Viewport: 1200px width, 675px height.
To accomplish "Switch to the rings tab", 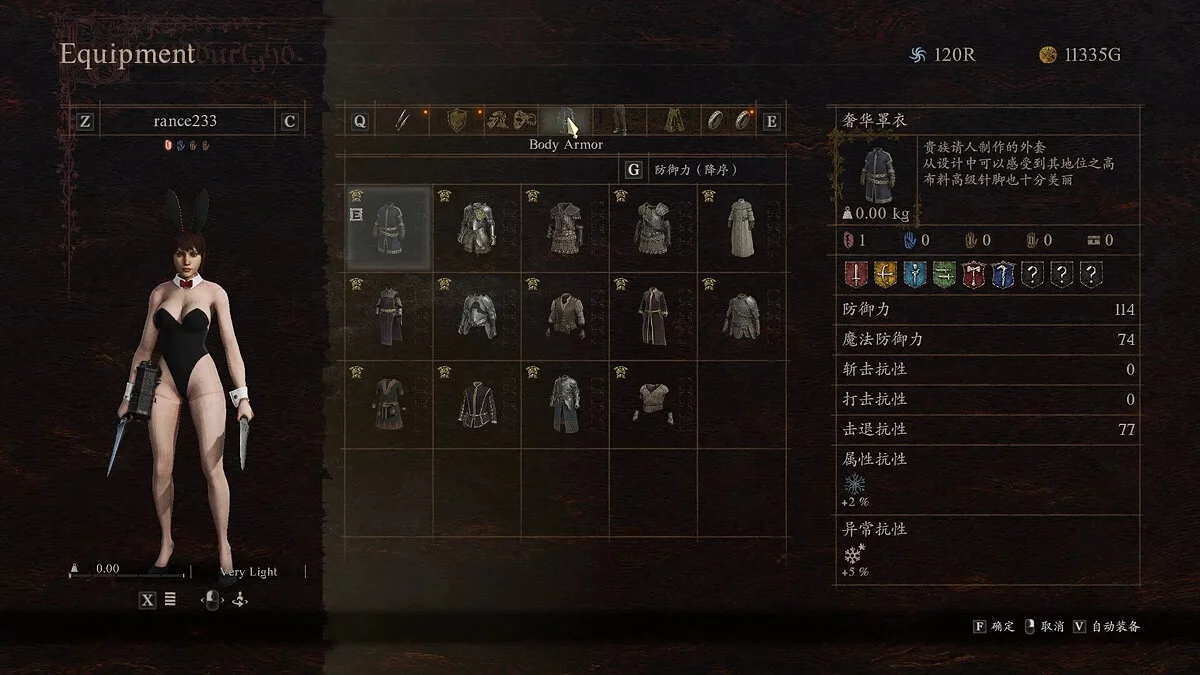I will pos(727,121).
